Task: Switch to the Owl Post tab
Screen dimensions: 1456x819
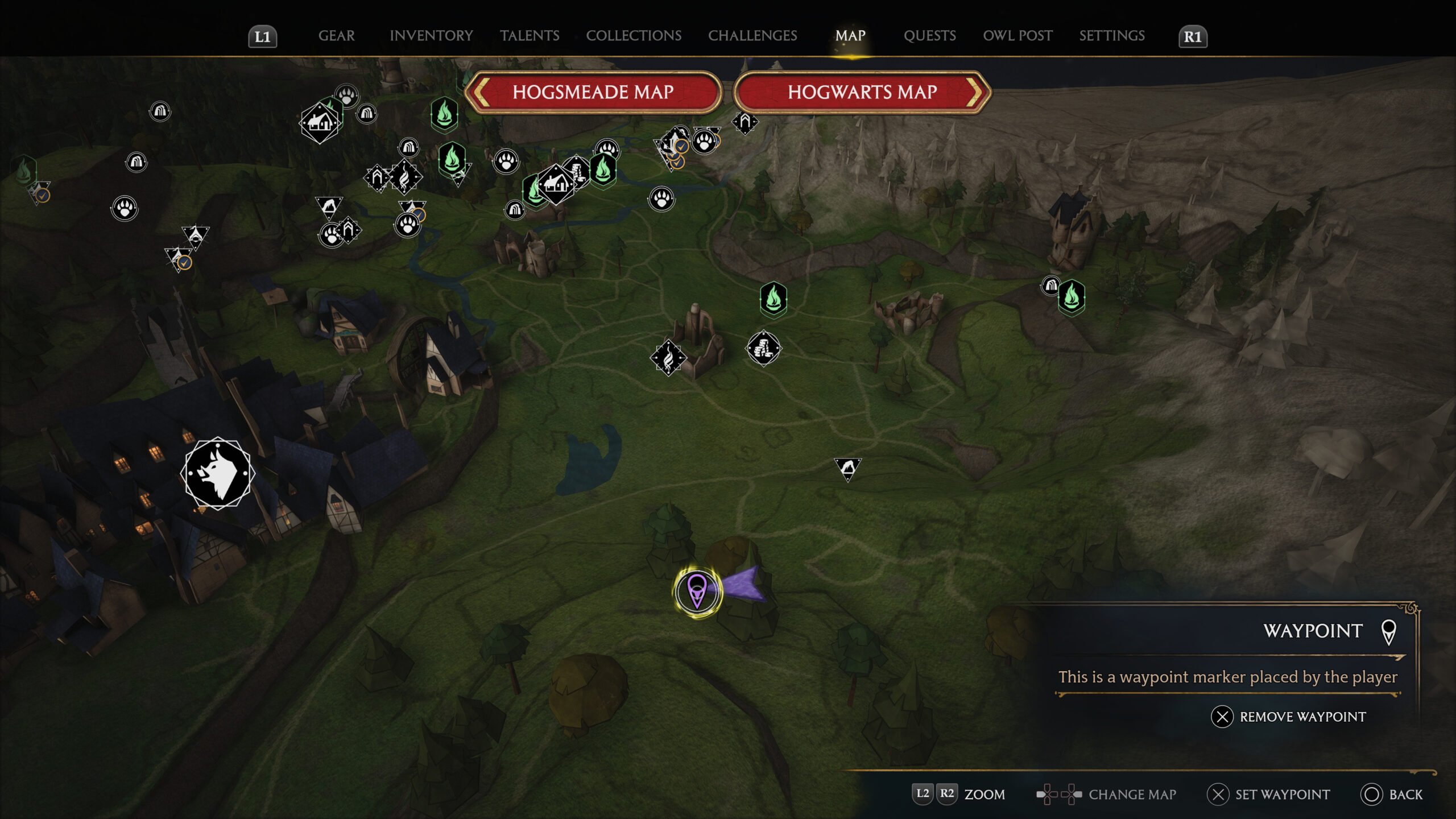Action: pos(1017,36)
